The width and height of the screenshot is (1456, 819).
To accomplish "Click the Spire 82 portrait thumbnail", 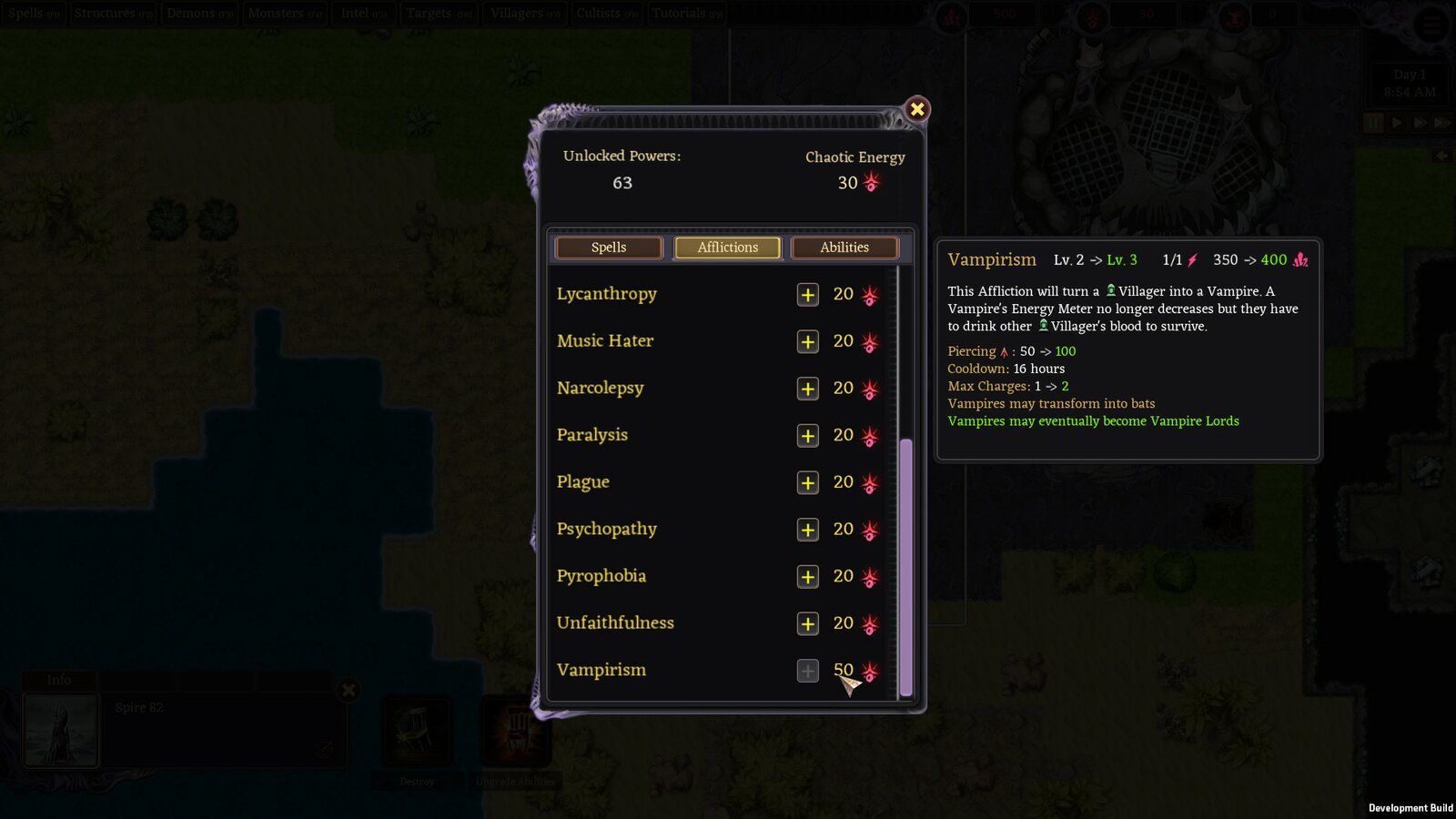I will point(60,728).
